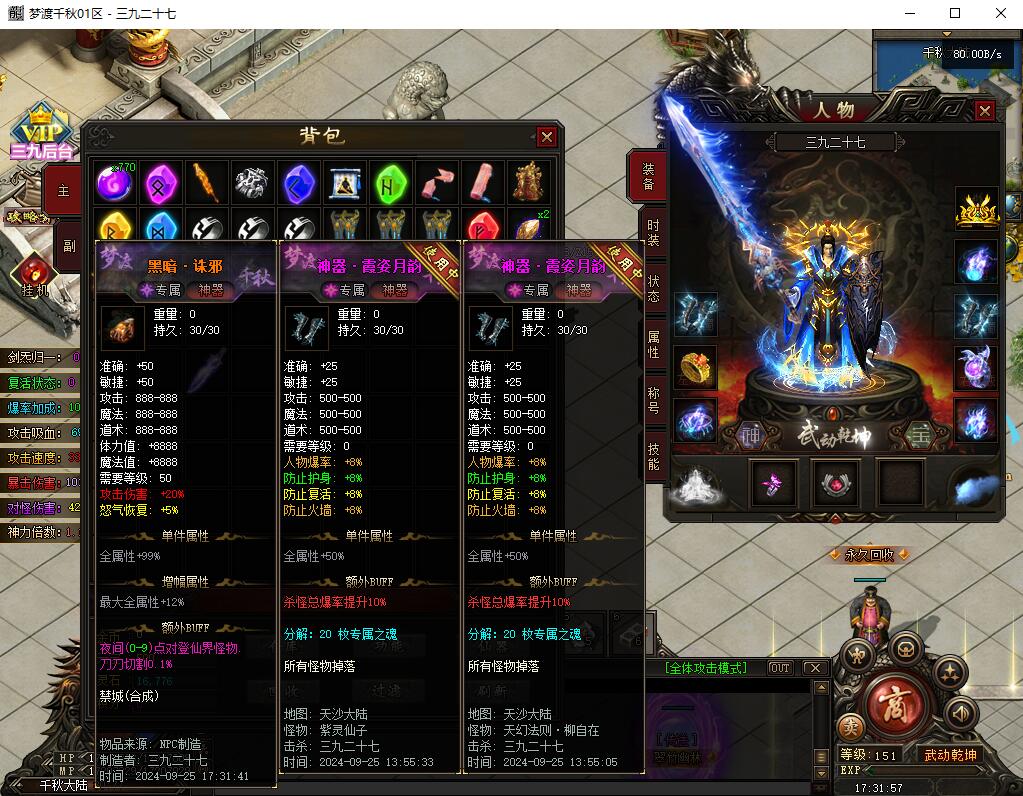Close the 人物 character panel
Screen dimensions: 1023x796
(x=985, y=111)
